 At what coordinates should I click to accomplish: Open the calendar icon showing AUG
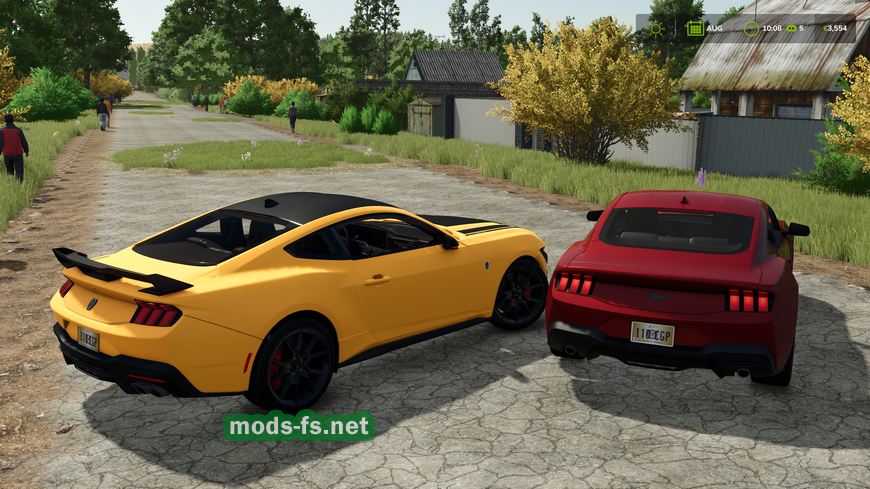tap(694, 28)
